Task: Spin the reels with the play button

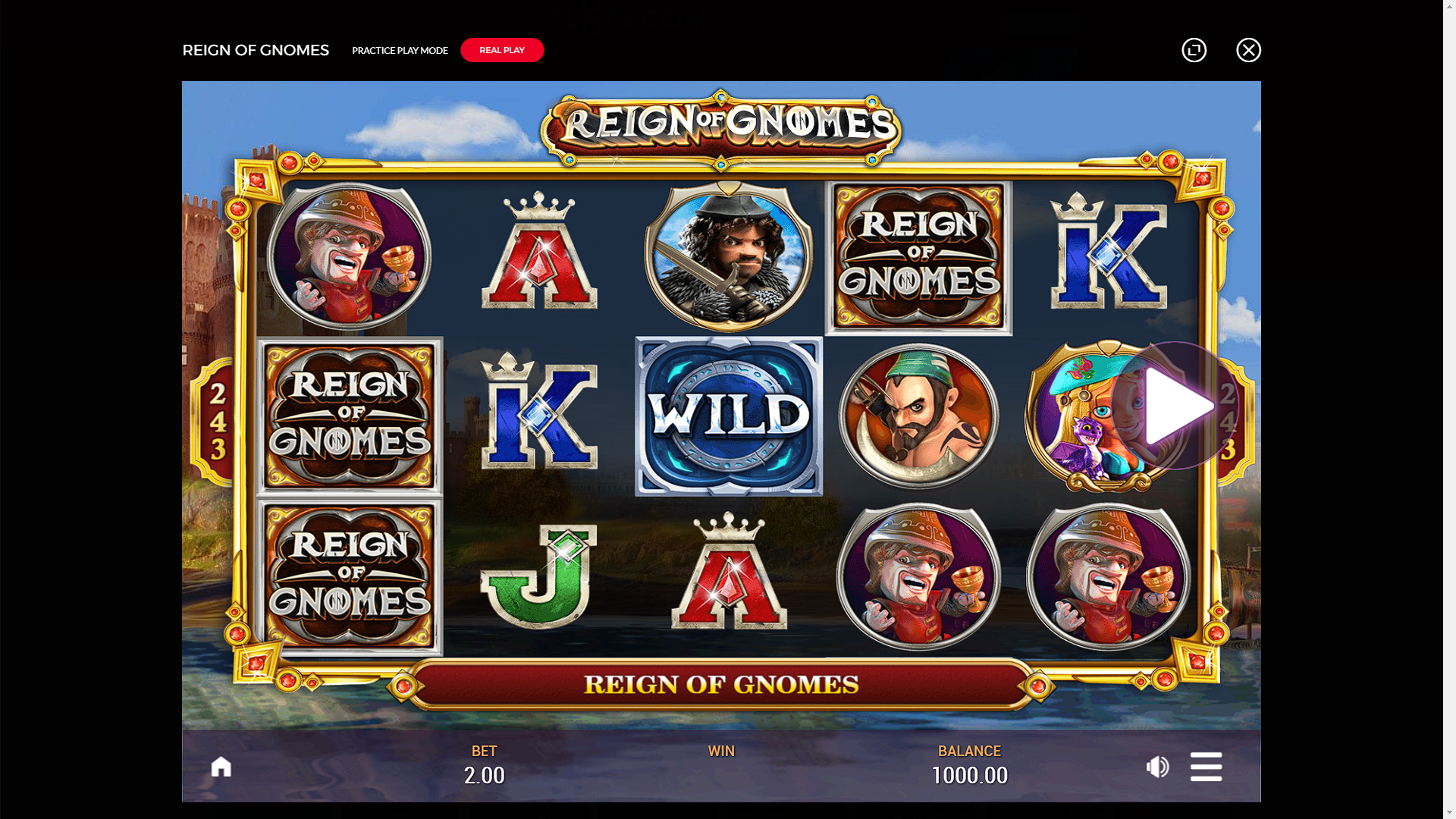Action: pos(1175,406)
